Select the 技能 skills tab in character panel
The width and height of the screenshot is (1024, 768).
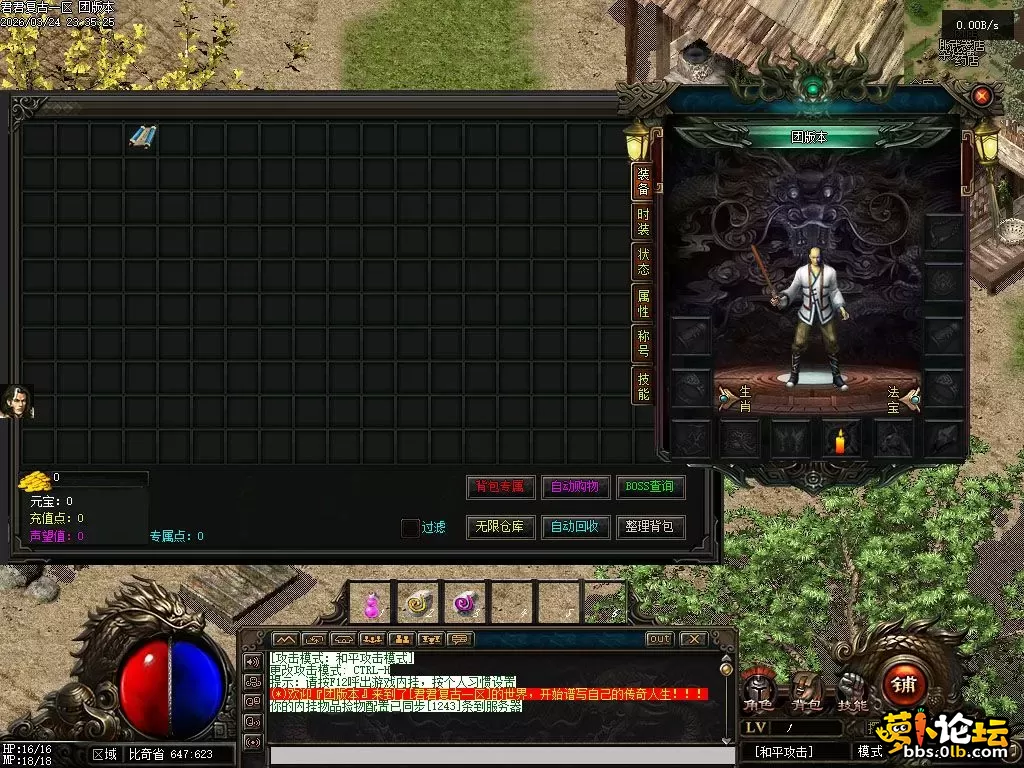pos(643,386)
